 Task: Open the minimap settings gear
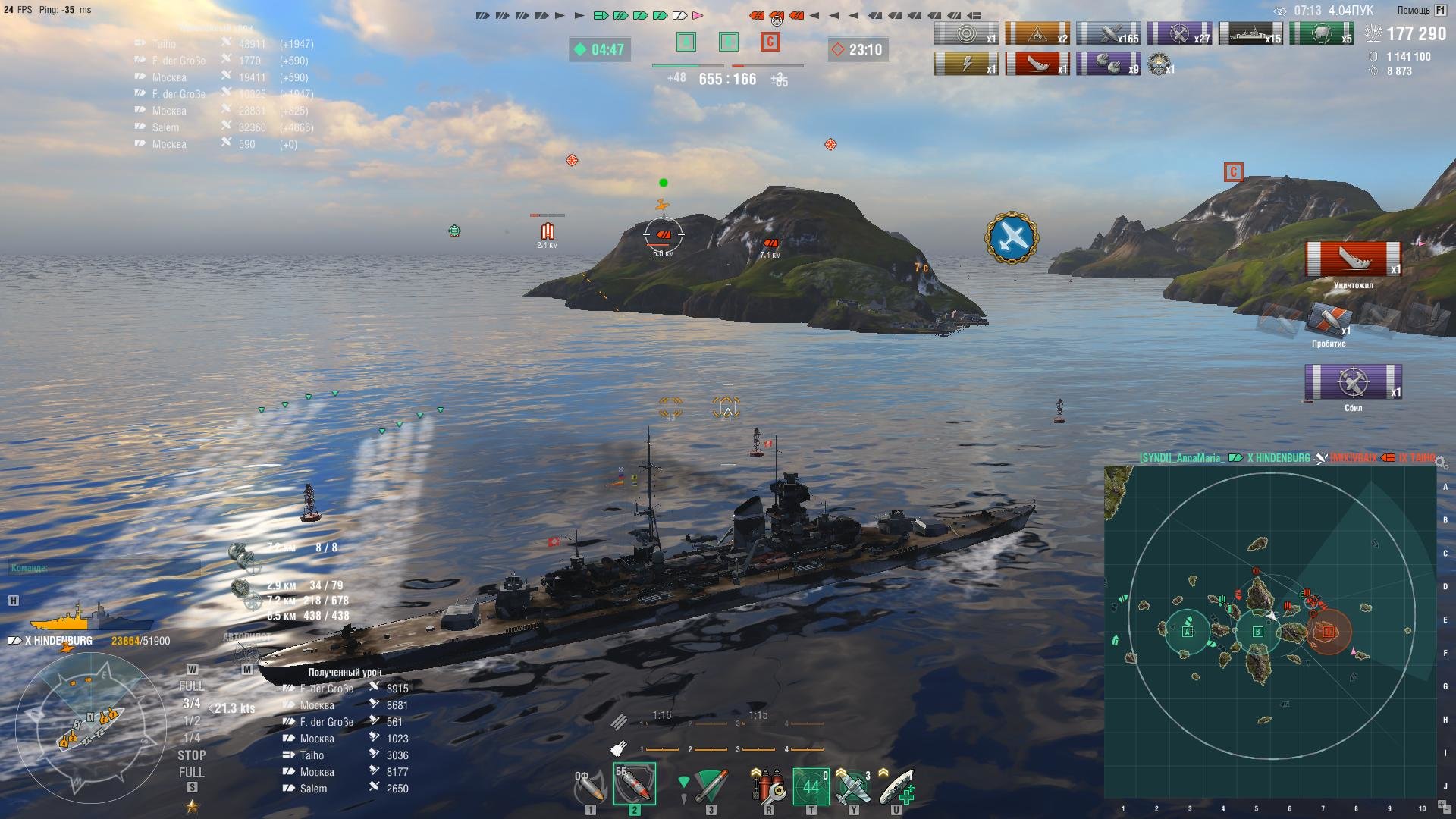[1440, 463]
